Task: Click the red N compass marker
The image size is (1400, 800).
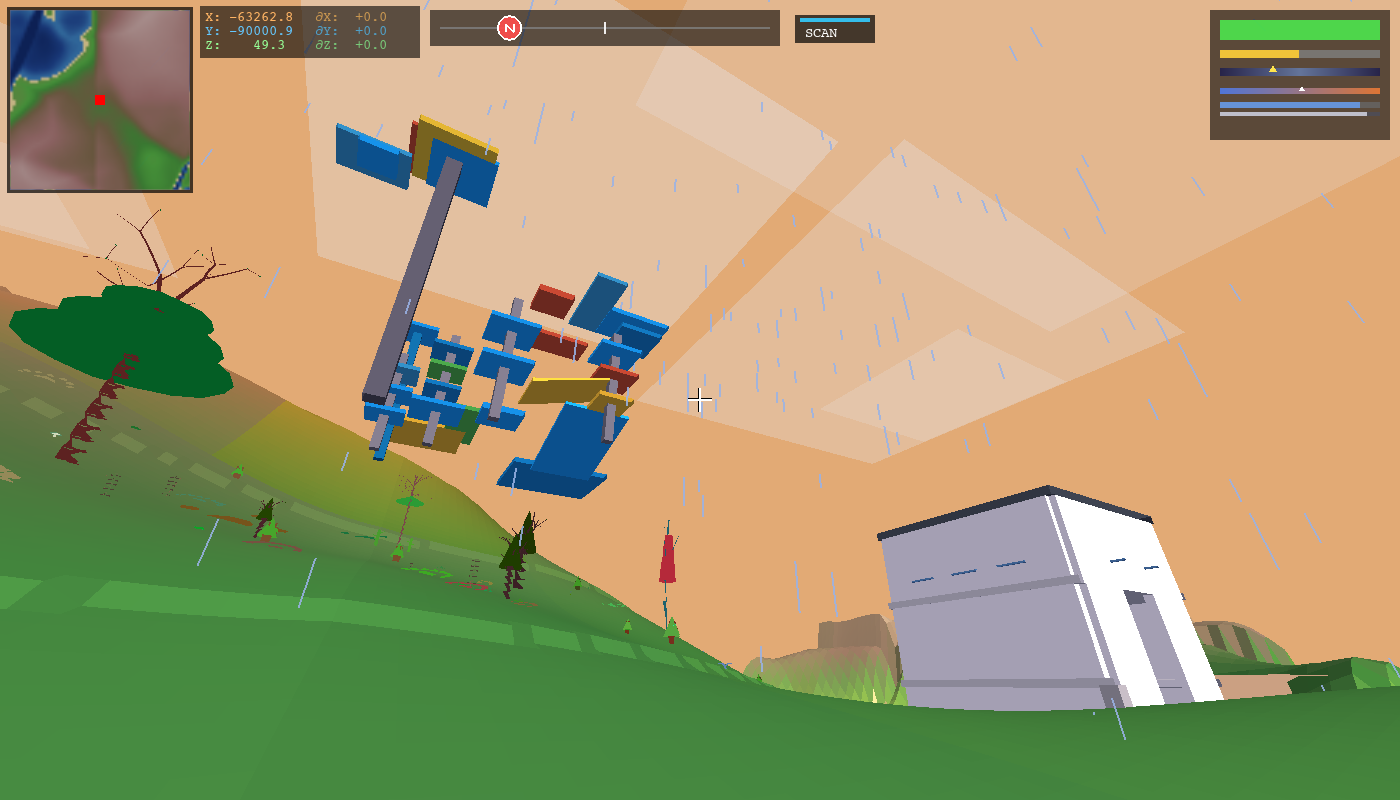Action: tap(511, 28)
